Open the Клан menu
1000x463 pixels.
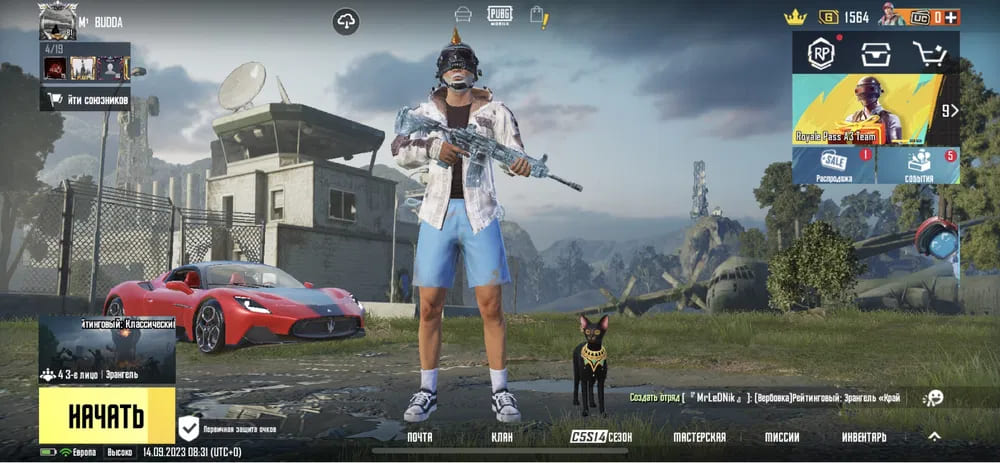click(502, 437)
